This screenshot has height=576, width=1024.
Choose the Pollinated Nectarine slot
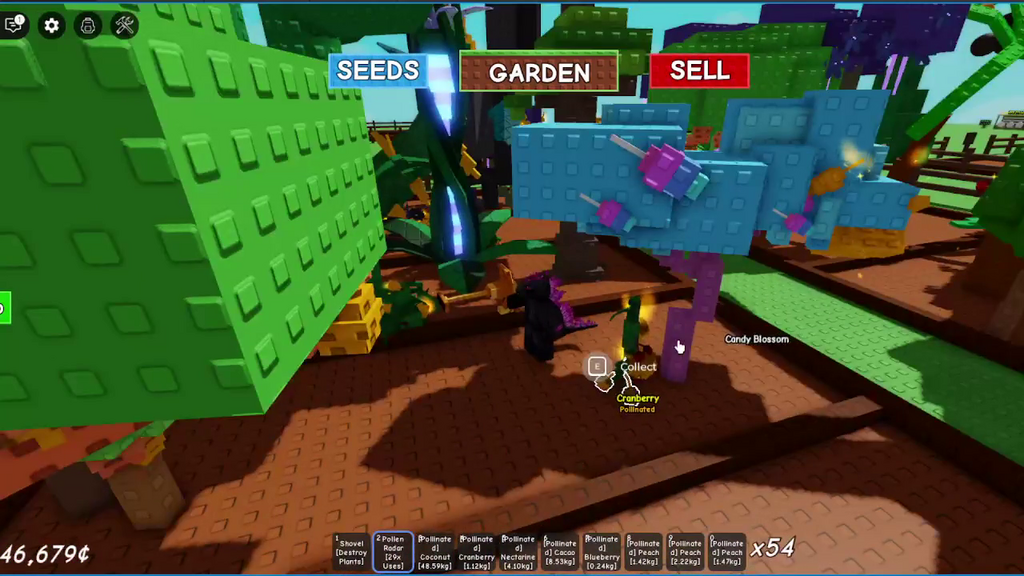click(x=518, y=551)
